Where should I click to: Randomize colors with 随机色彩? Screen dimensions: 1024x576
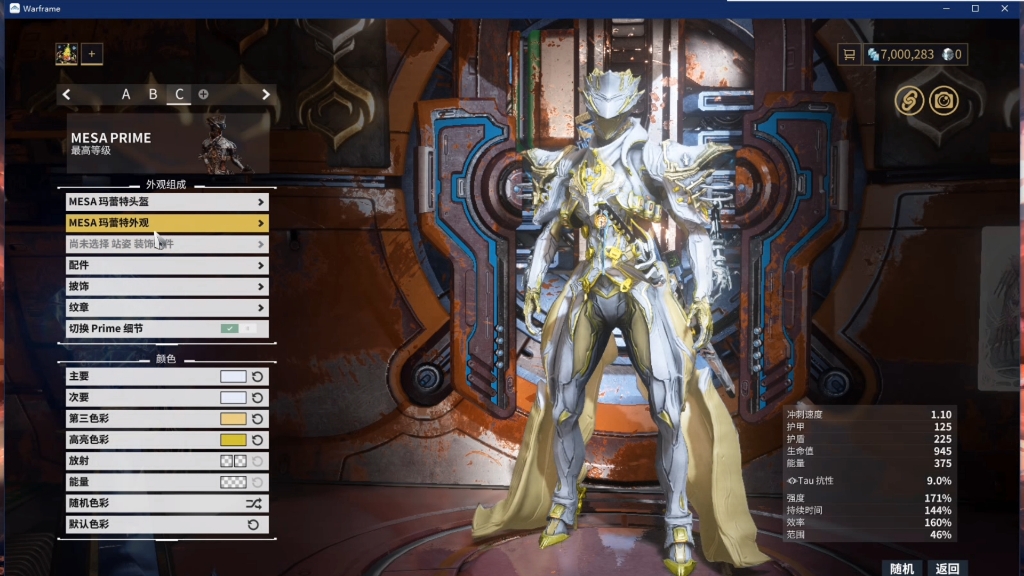[x=166, y=503]
